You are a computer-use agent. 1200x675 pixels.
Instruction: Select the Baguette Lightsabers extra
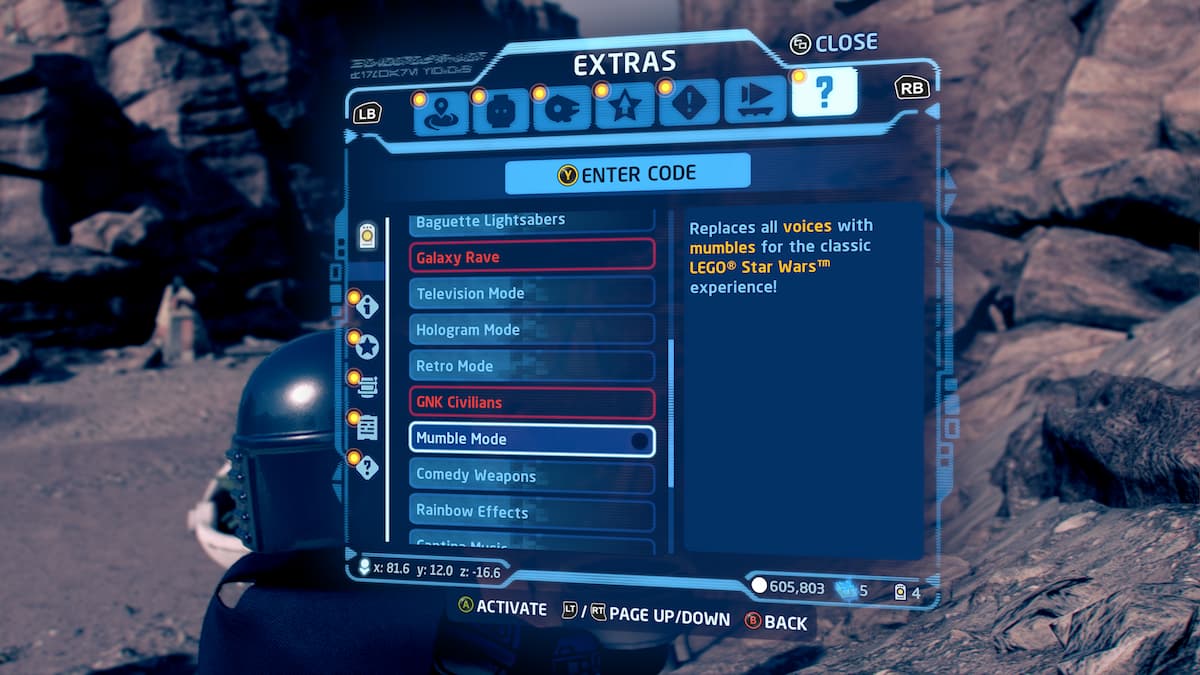coord(531,221)
